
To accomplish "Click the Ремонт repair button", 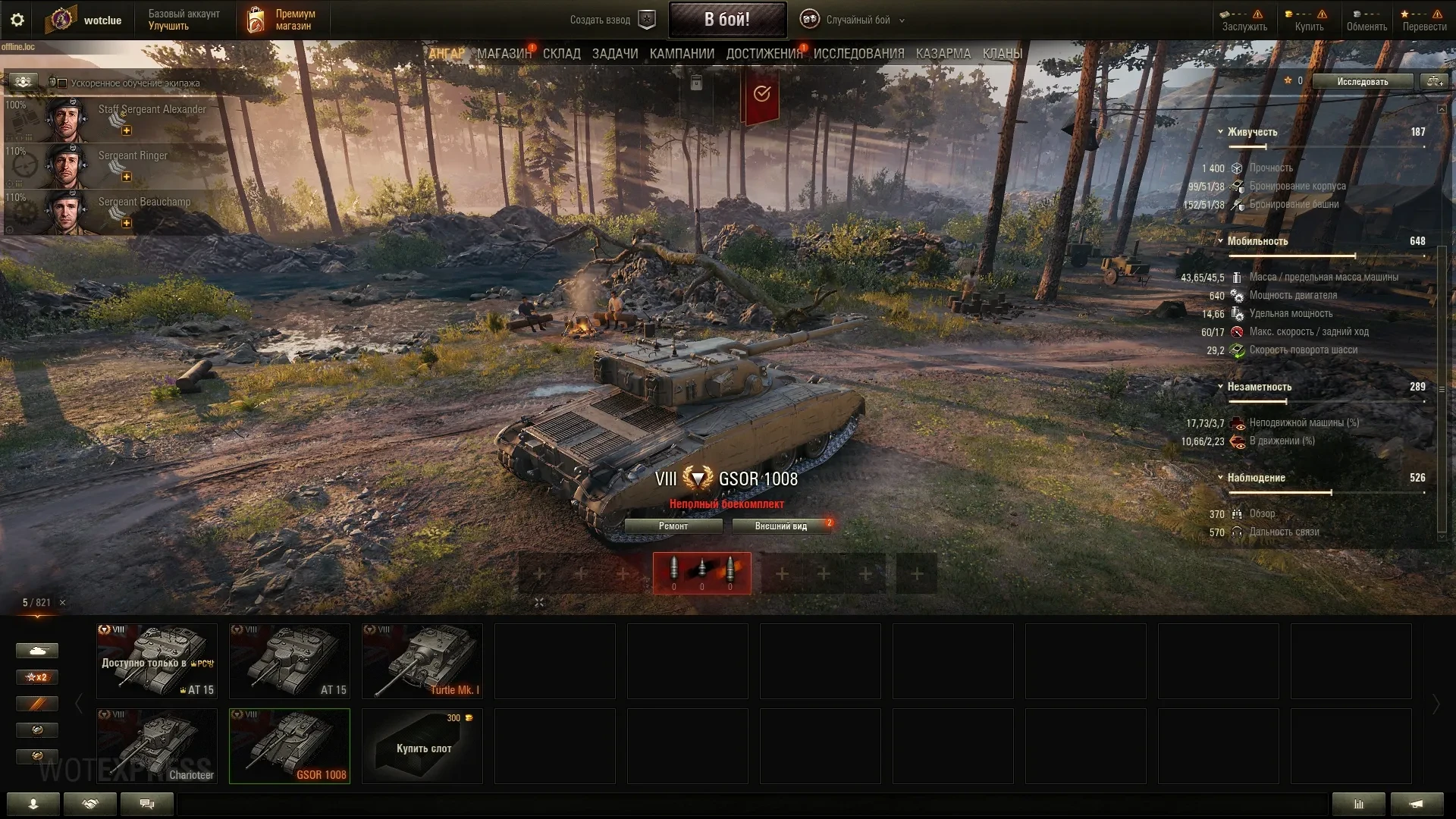I will tap(673, 526).
